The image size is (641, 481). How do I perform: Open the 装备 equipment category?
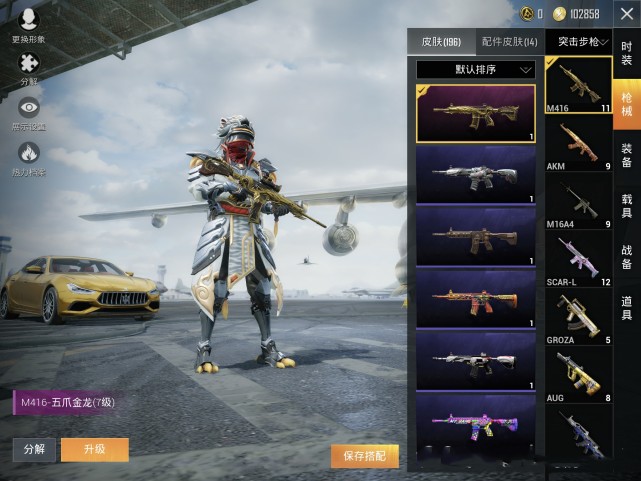coord(627,155)
